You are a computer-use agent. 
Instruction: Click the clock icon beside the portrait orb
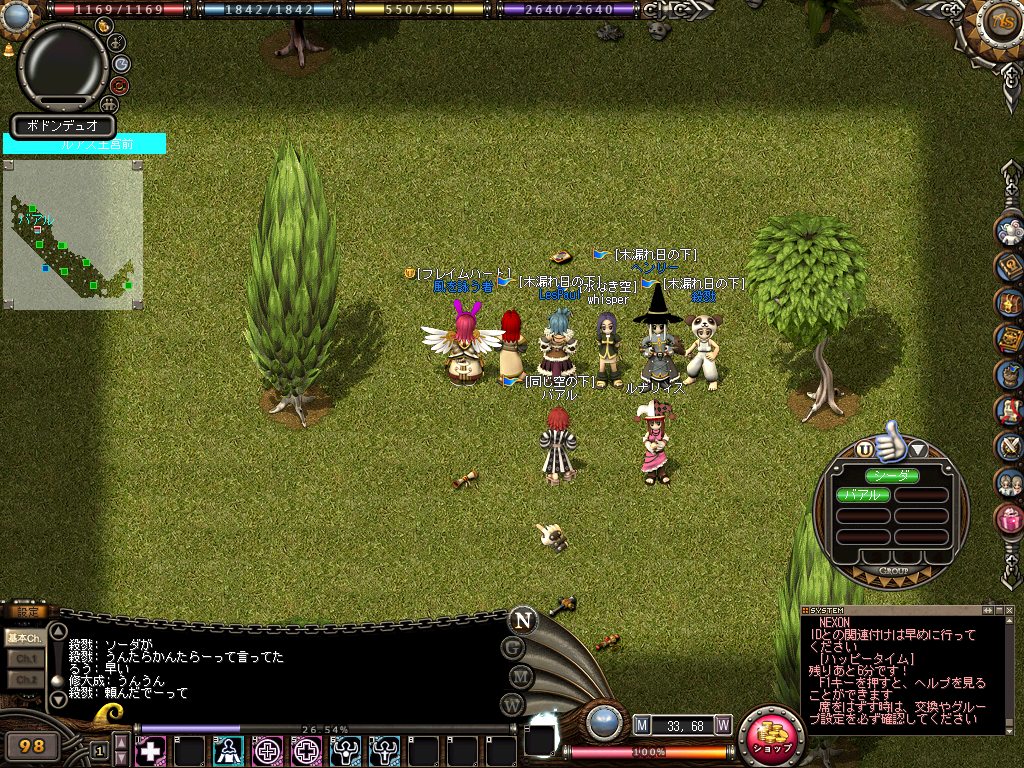point(122,63)
